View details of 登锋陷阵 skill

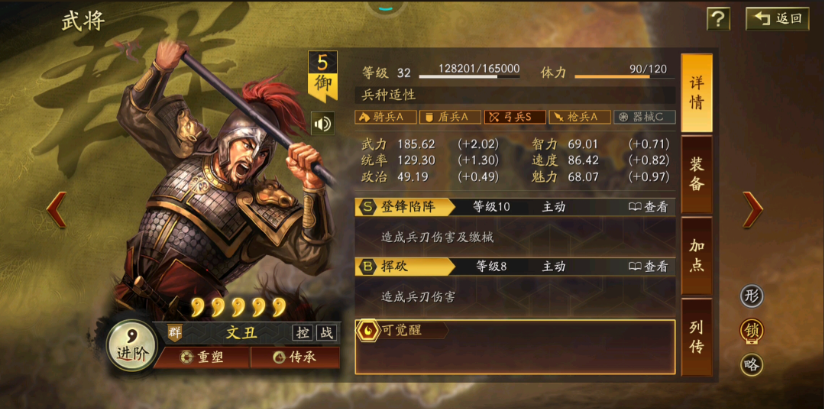(648, 207)
